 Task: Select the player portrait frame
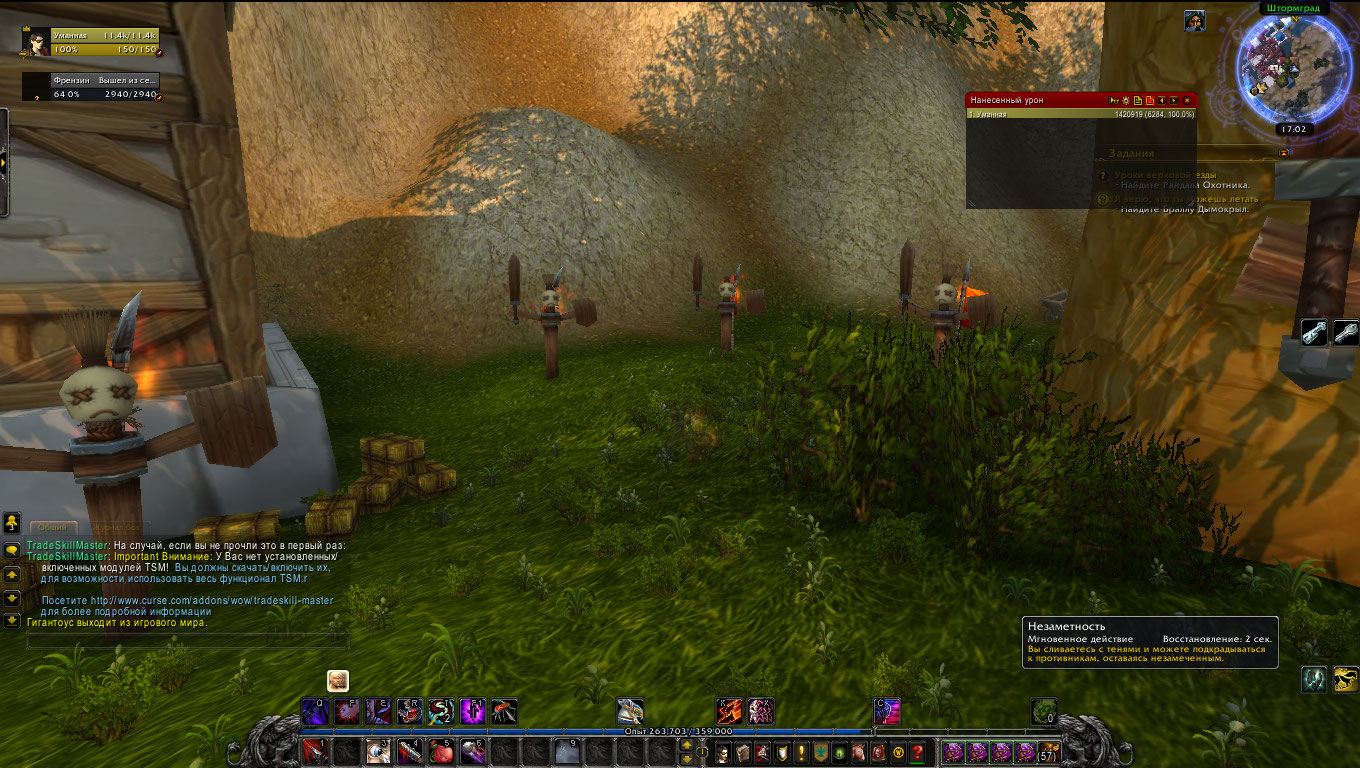coord(36,42)
